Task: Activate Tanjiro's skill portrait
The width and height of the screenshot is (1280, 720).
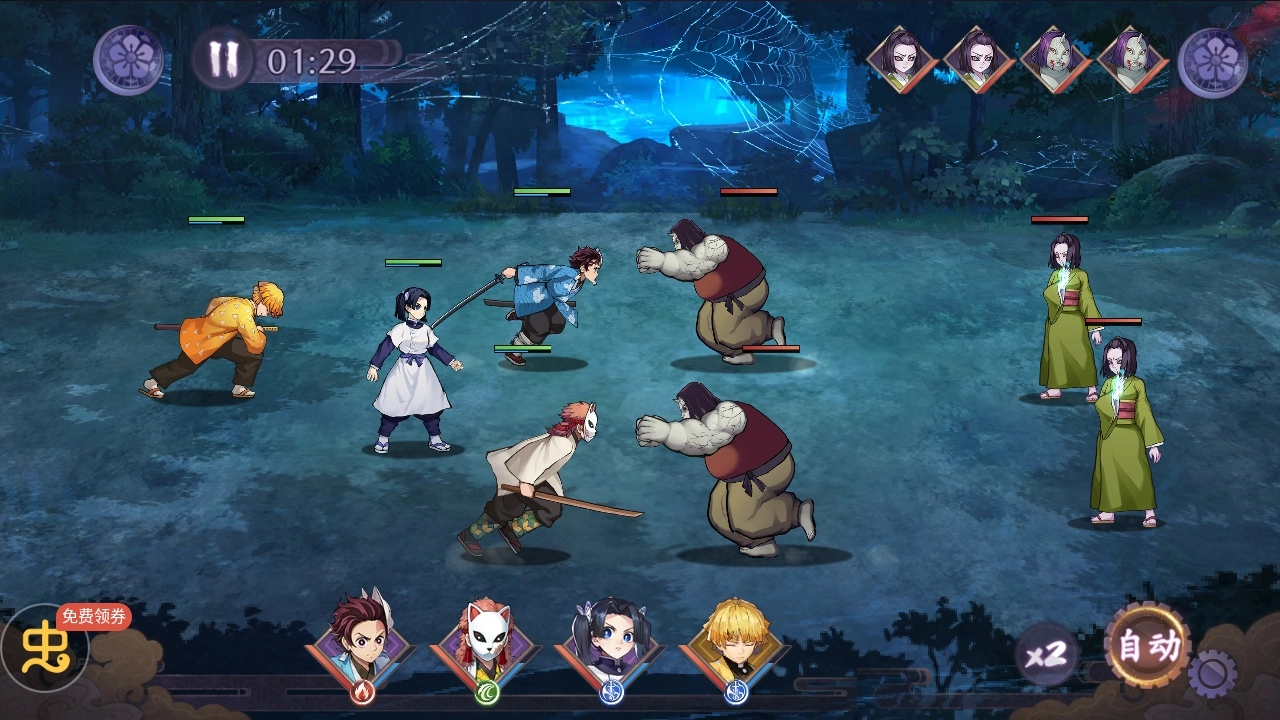Action: tap(362, 639)
